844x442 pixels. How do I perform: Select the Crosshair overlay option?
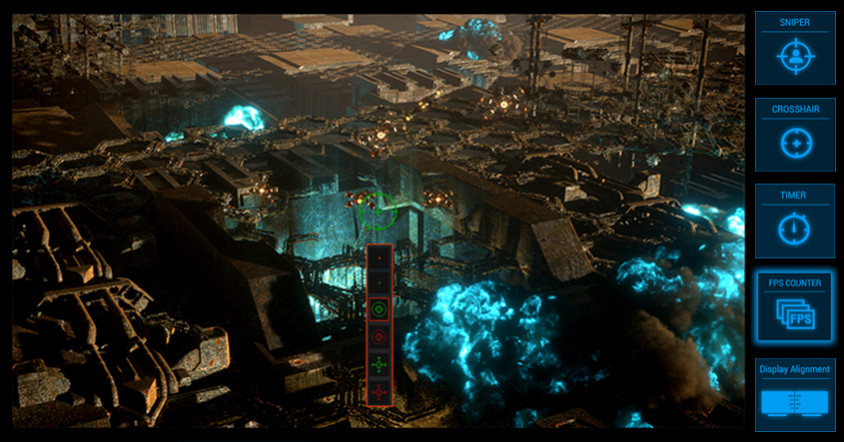(x=795, y=135)
